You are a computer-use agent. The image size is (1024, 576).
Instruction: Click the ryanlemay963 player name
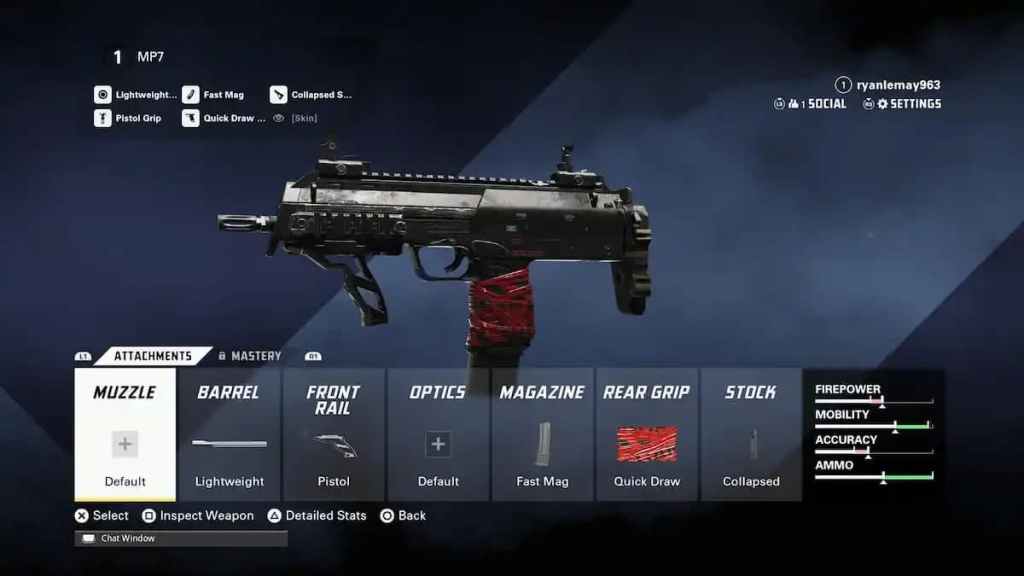point(898,85)
